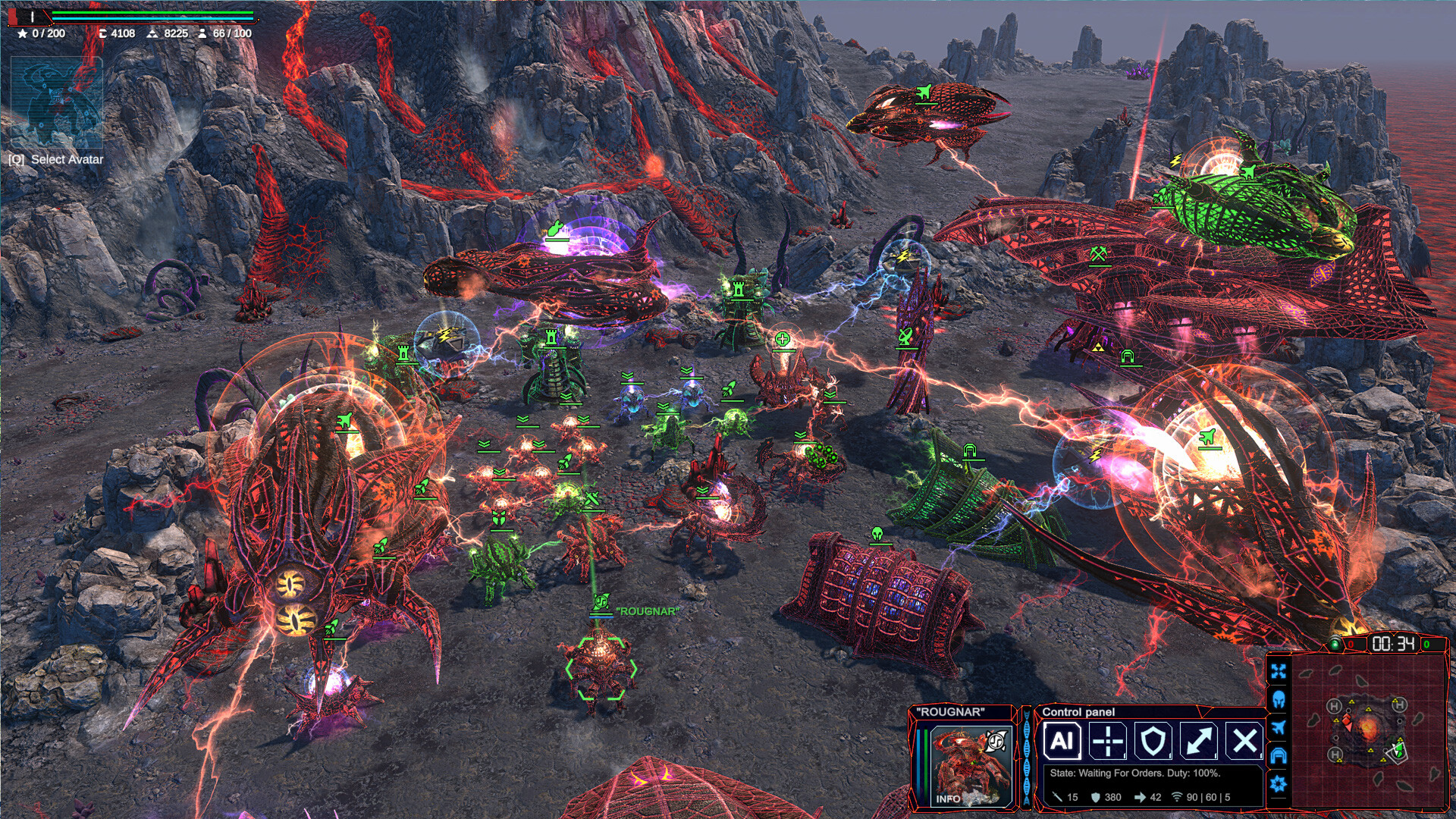
Task: Activate the AI control mode
Action: click(x=1062, y=741)
